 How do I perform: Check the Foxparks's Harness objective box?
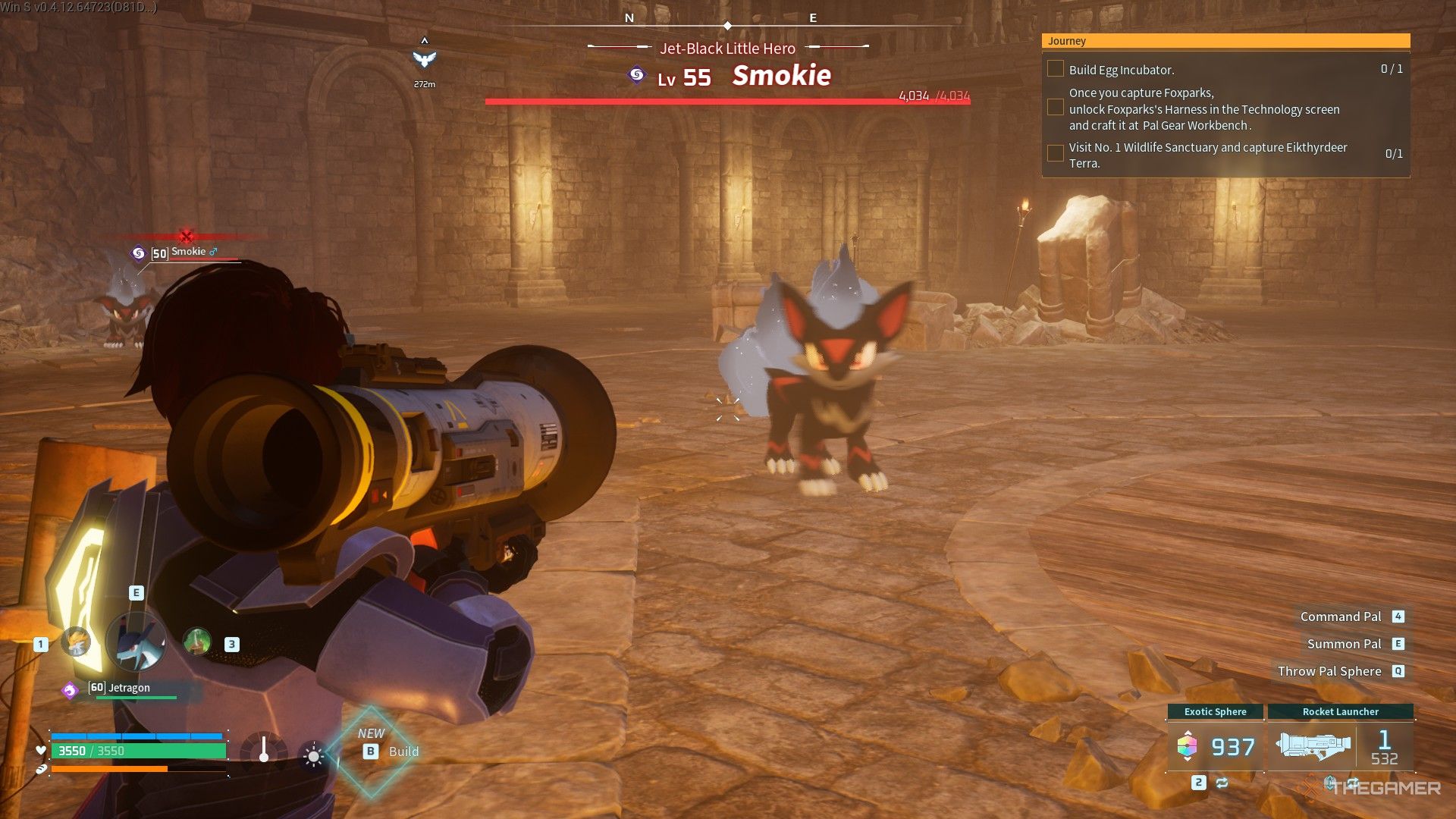click(x=1055, y=108)
